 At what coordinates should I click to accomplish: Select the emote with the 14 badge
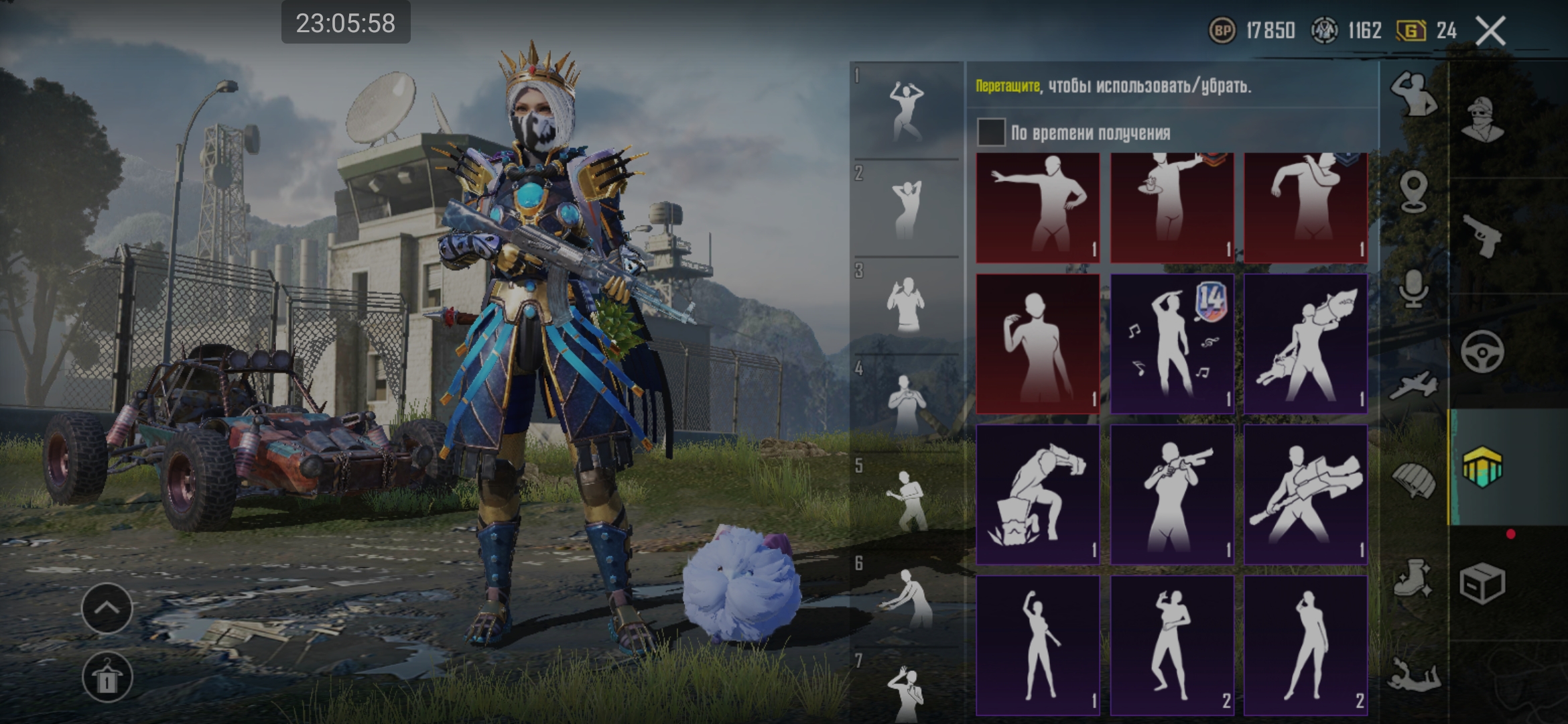[1171, 343]
